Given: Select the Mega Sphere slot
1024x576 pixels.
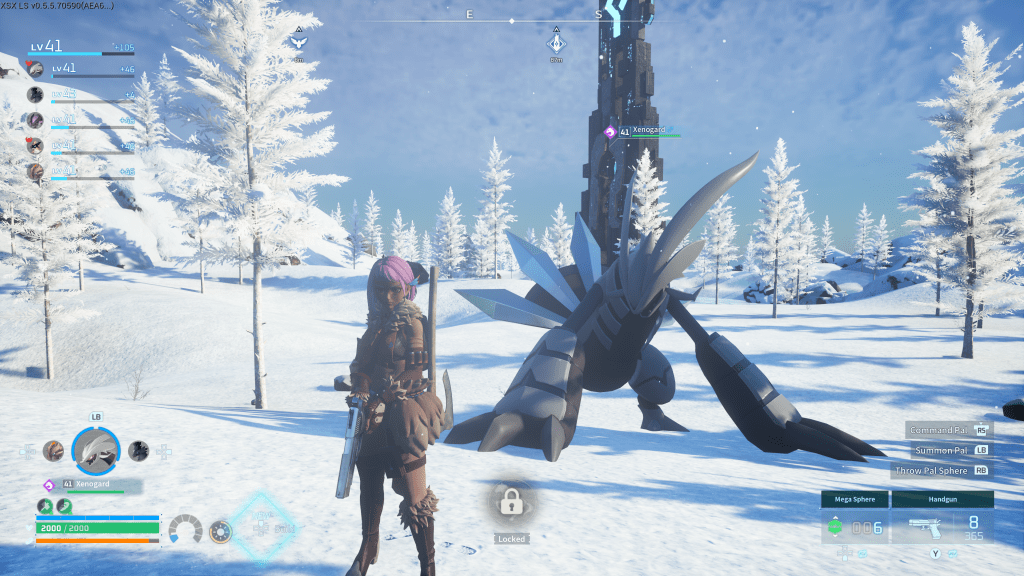Looking at the screenshot, I should click(853, 518).
